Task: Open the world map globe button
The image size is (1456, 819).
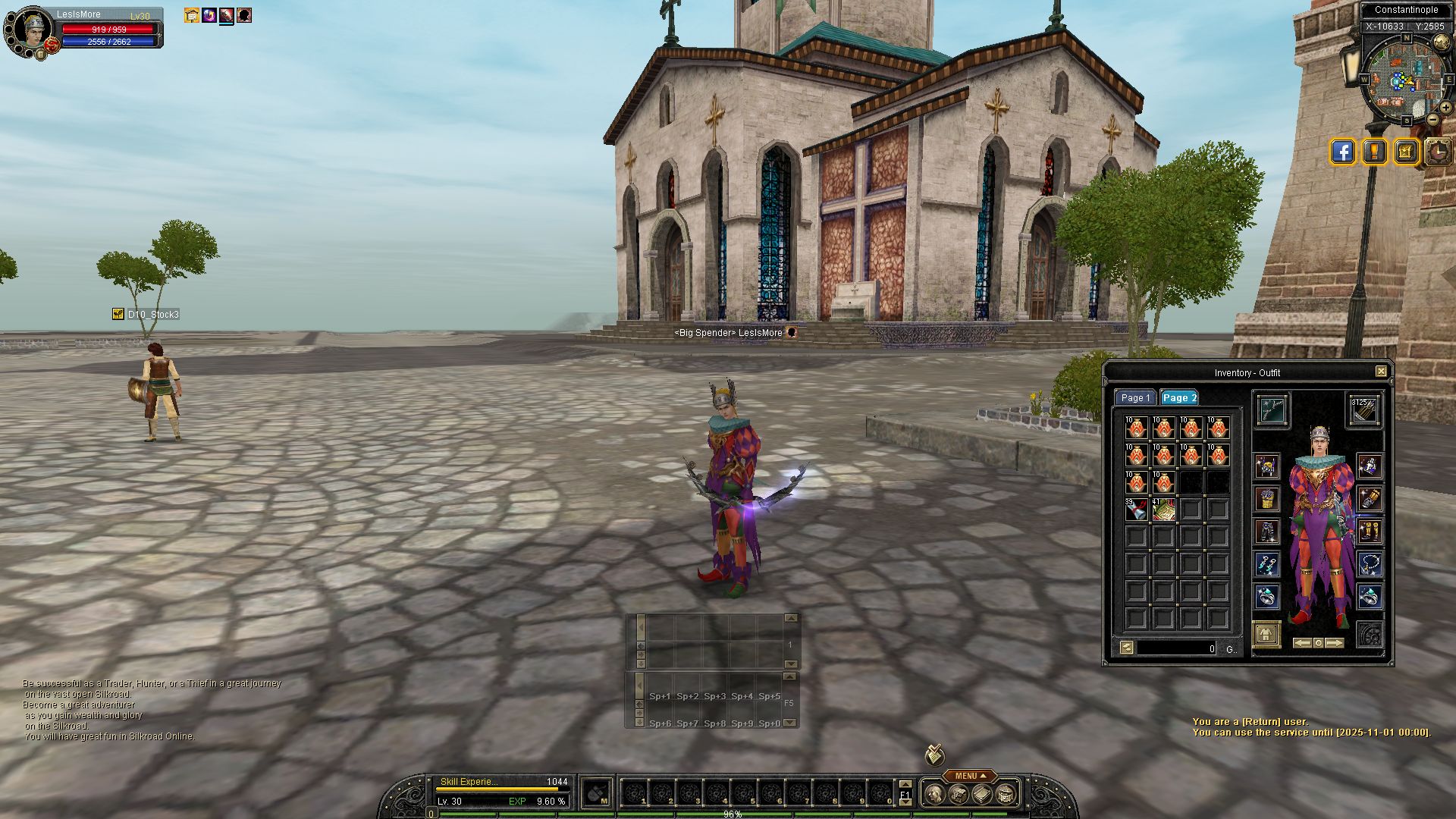Action: coord(1442,42)
